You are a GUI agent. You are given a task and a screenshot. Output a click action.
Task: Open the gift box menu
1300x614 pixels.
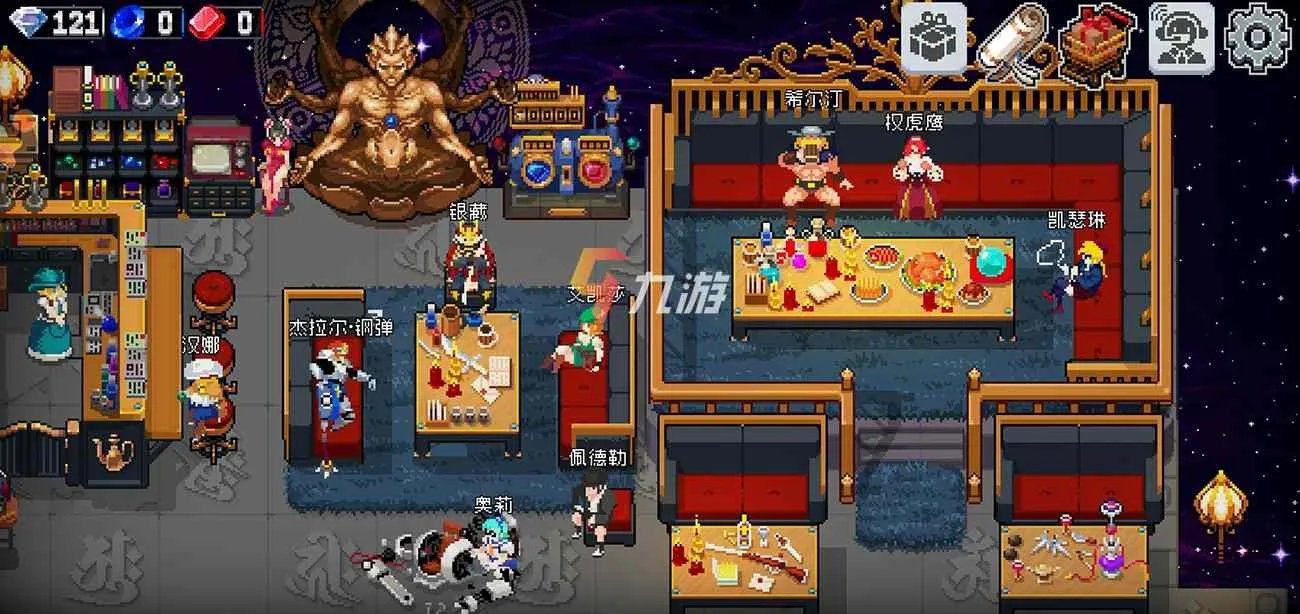935,37
